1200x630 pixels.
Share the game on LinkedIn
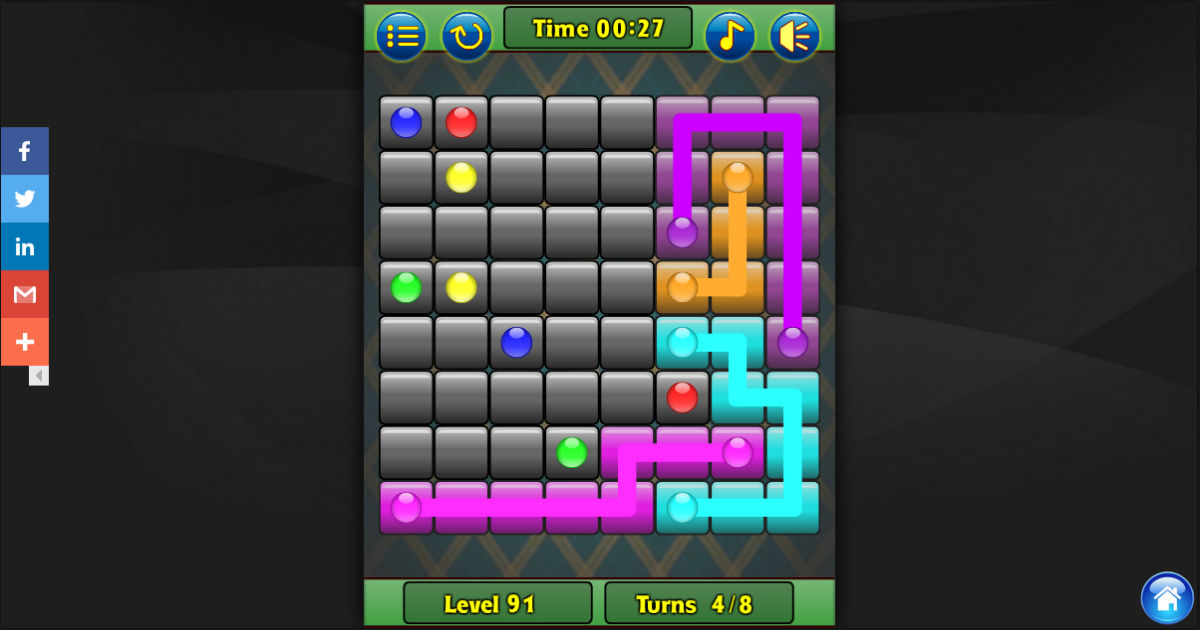[x=25, y=247]
